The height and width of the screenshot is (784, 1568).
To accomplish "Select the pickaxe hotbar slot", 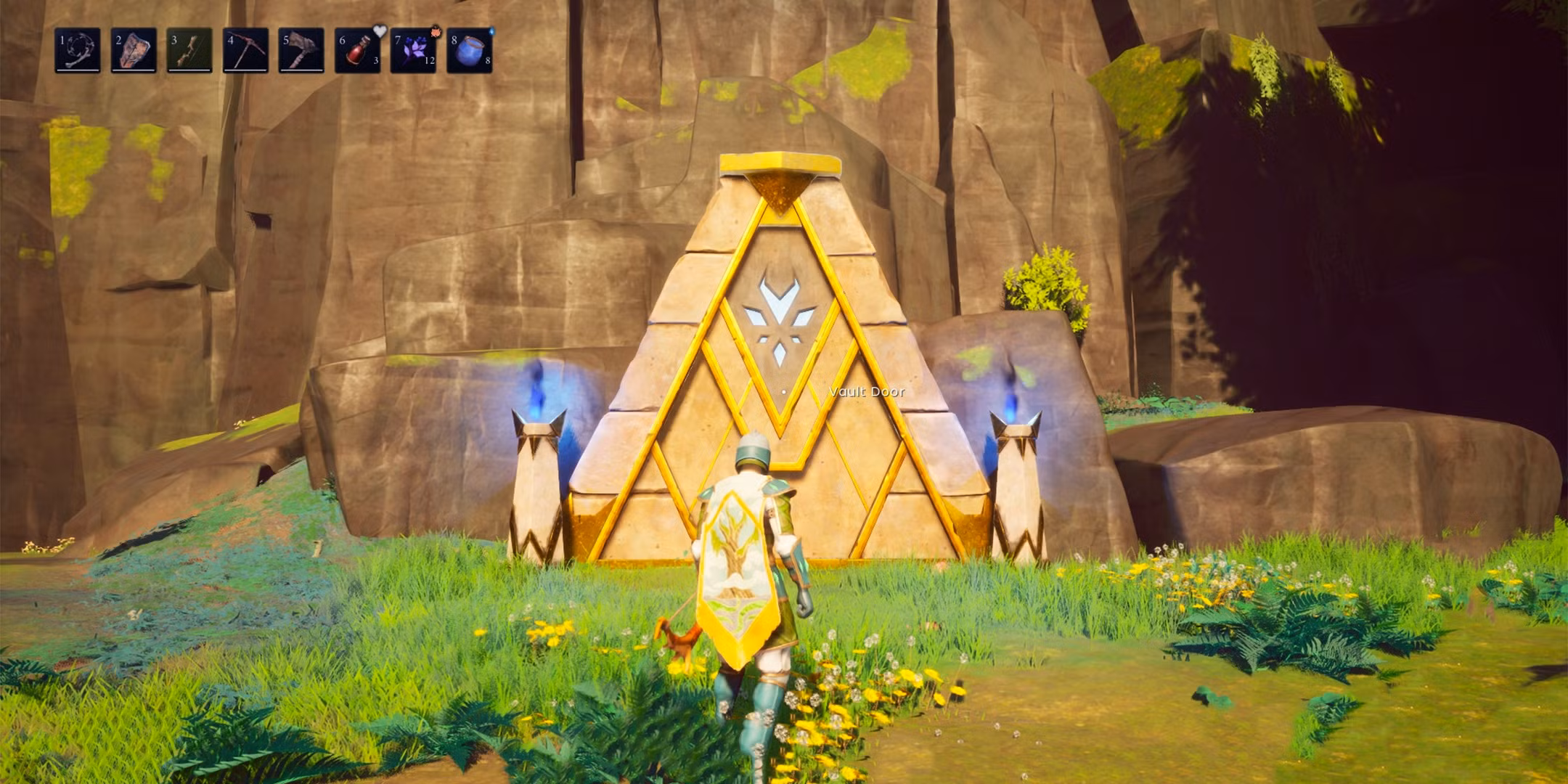I will [245, 50].
